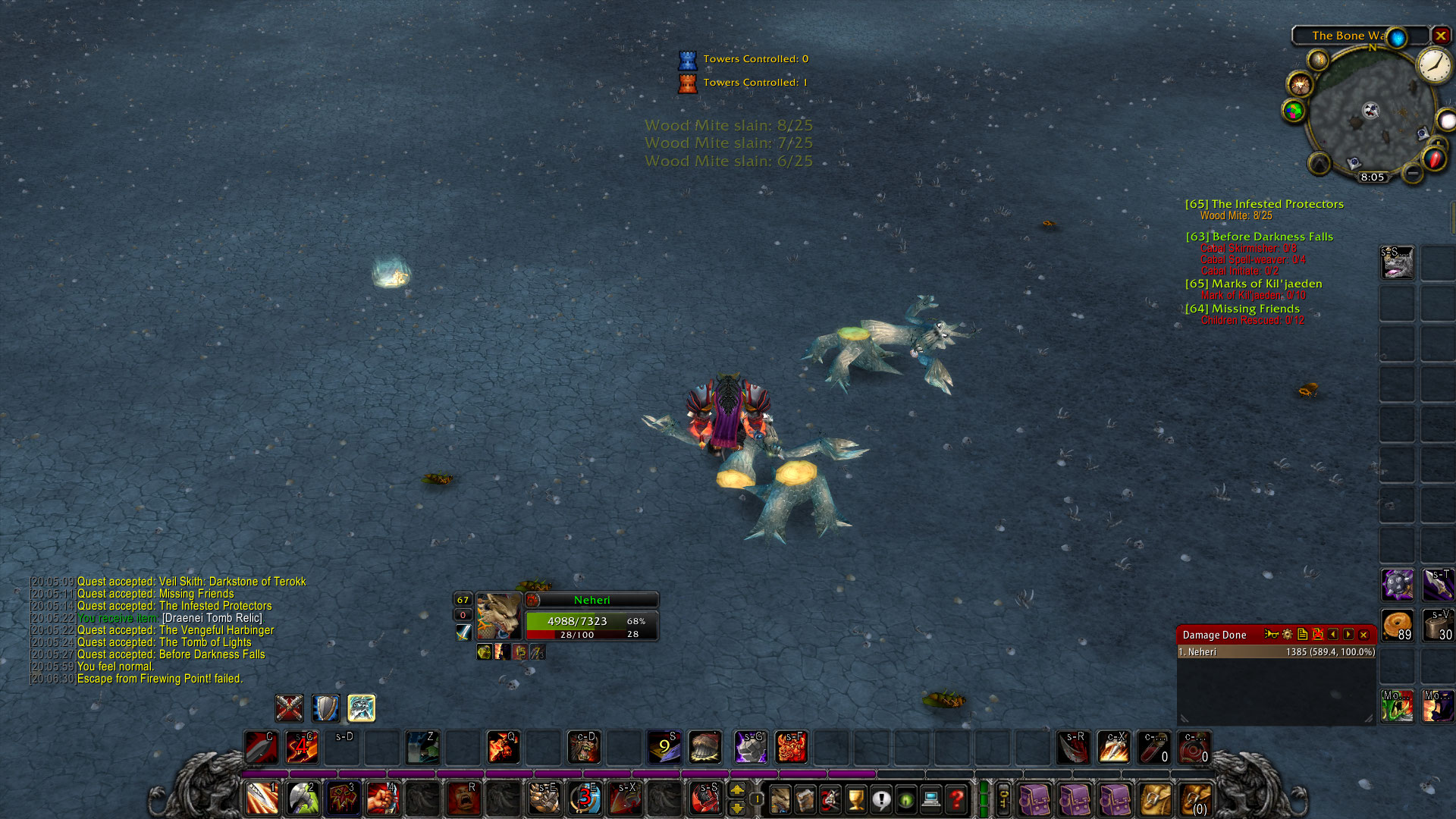This screenshot has width=1456, height=819.
Task: Toggle the crossed-out segment icon on Damage Done
Action: point(1318,635)
